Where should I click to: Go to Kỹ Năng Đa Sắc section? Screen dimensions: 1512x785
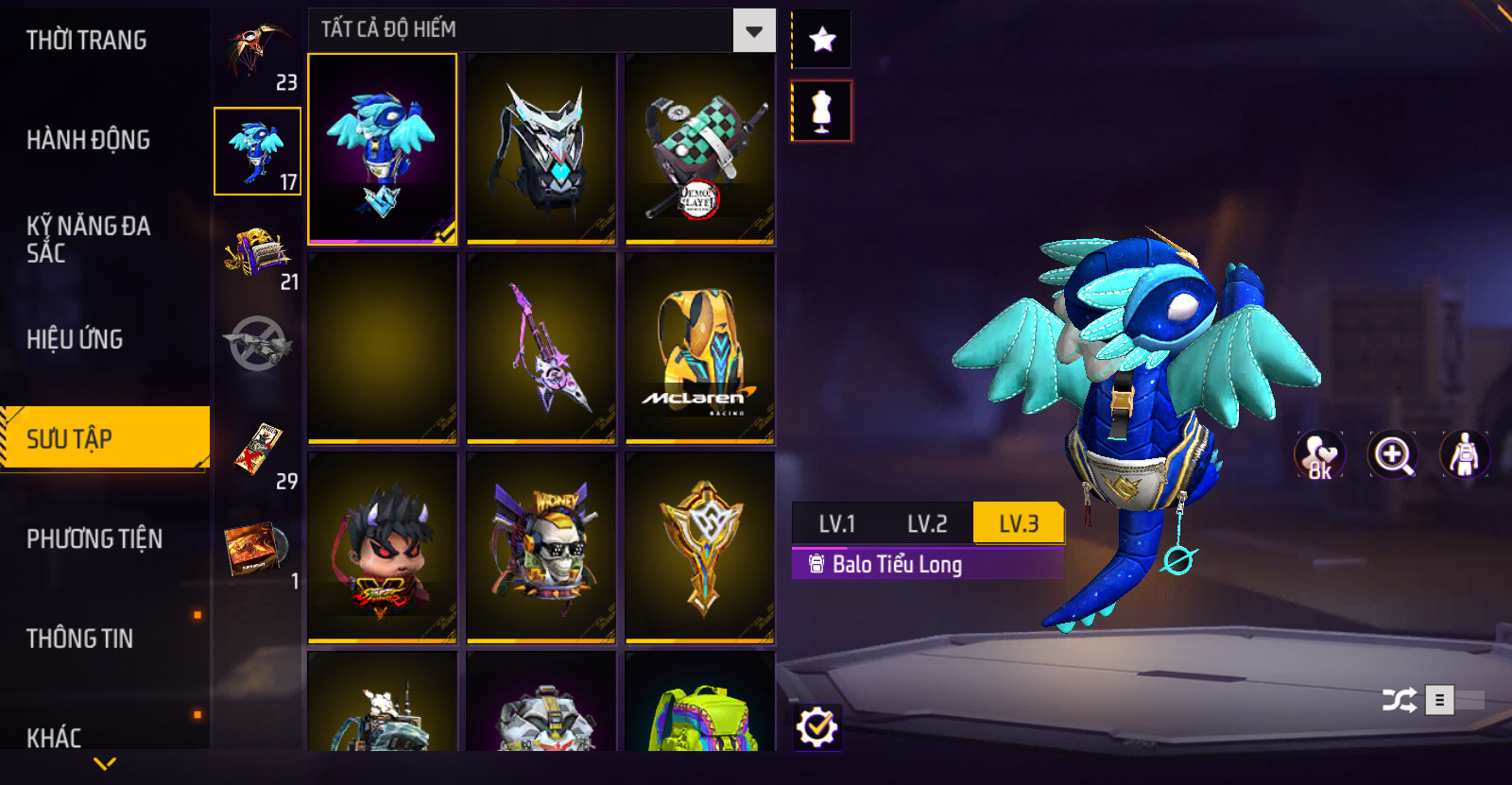point(88,239)
